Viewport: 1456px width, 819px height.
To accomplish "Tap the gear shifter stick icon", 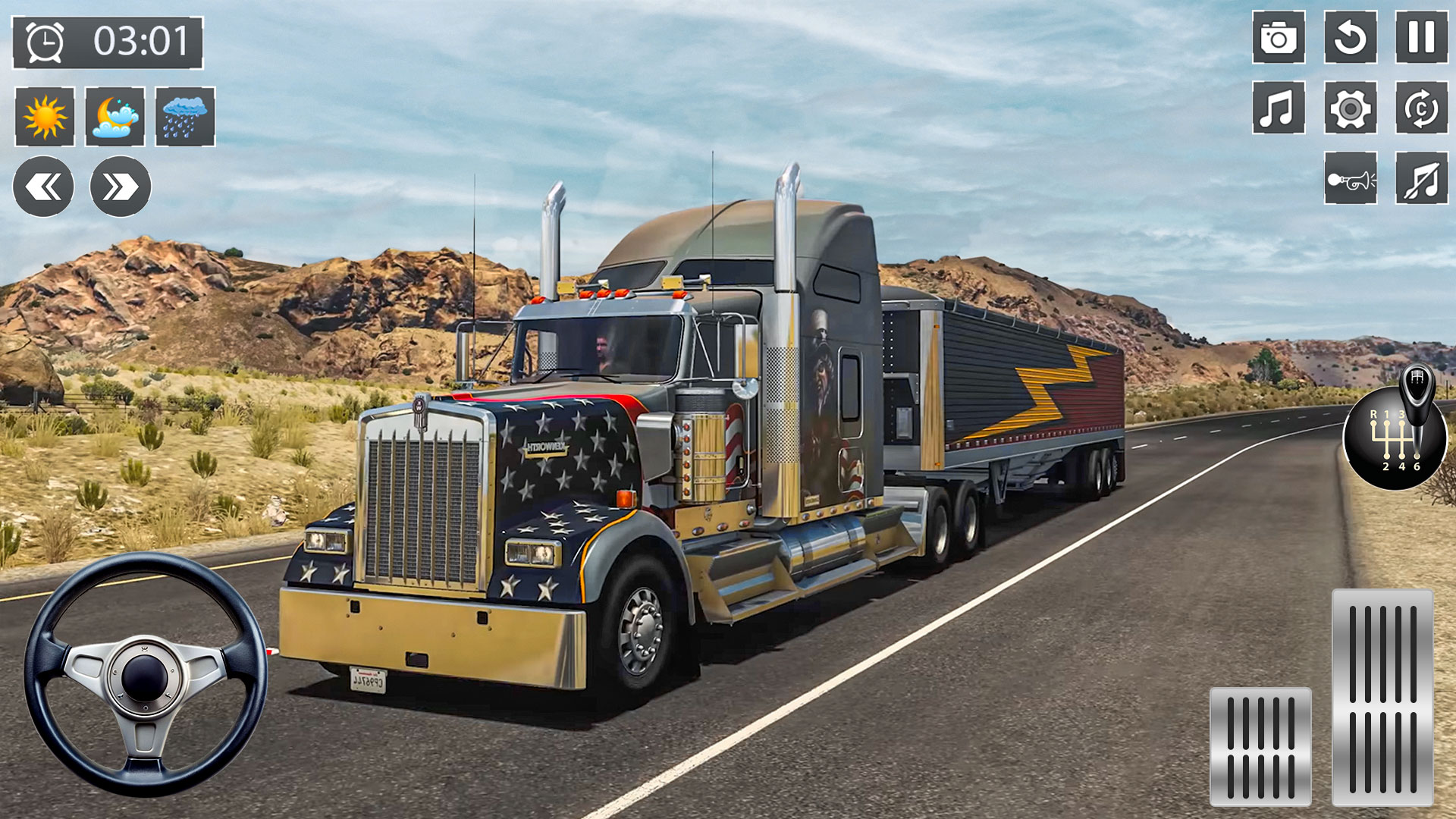I will click(x=1417, y=387).
